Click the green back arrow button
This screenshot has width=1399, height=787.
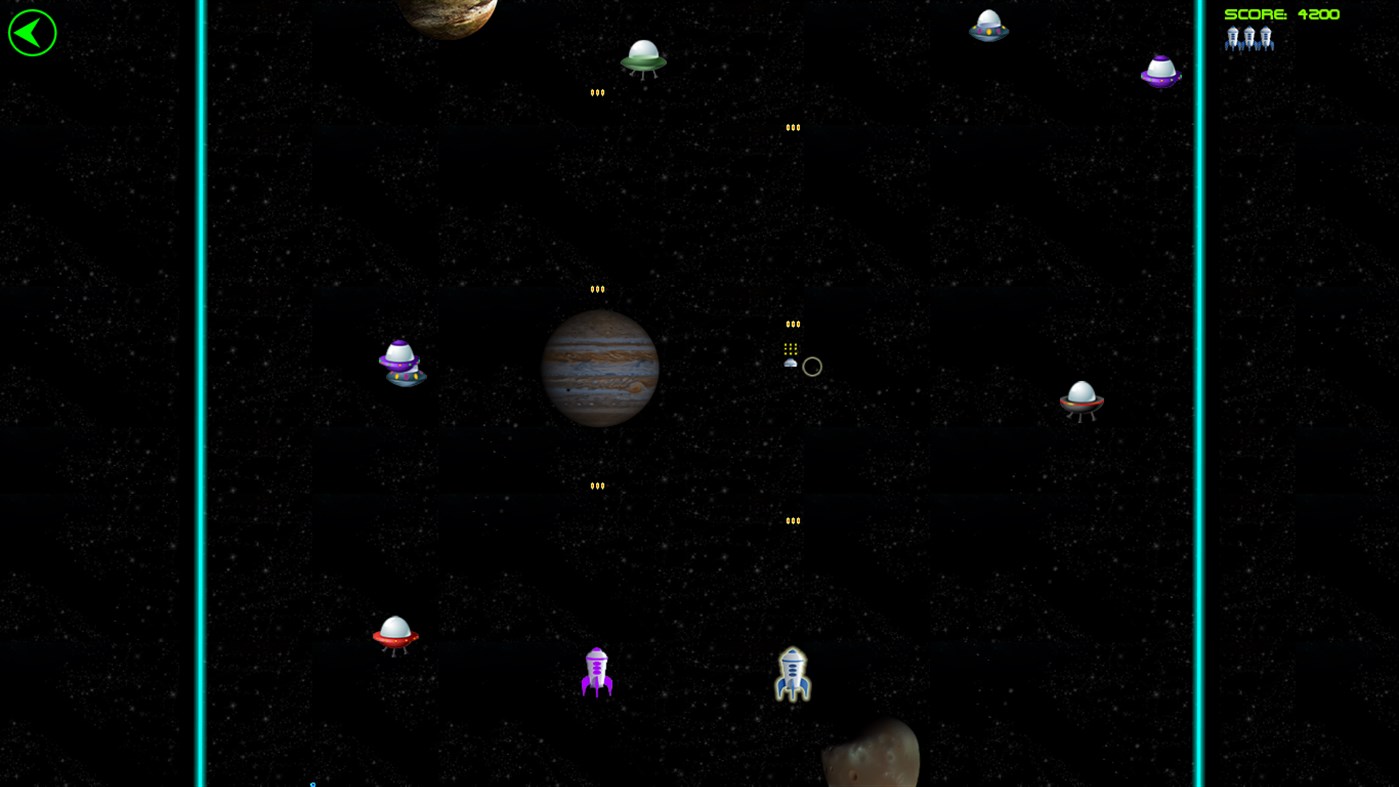pos(32,31)
